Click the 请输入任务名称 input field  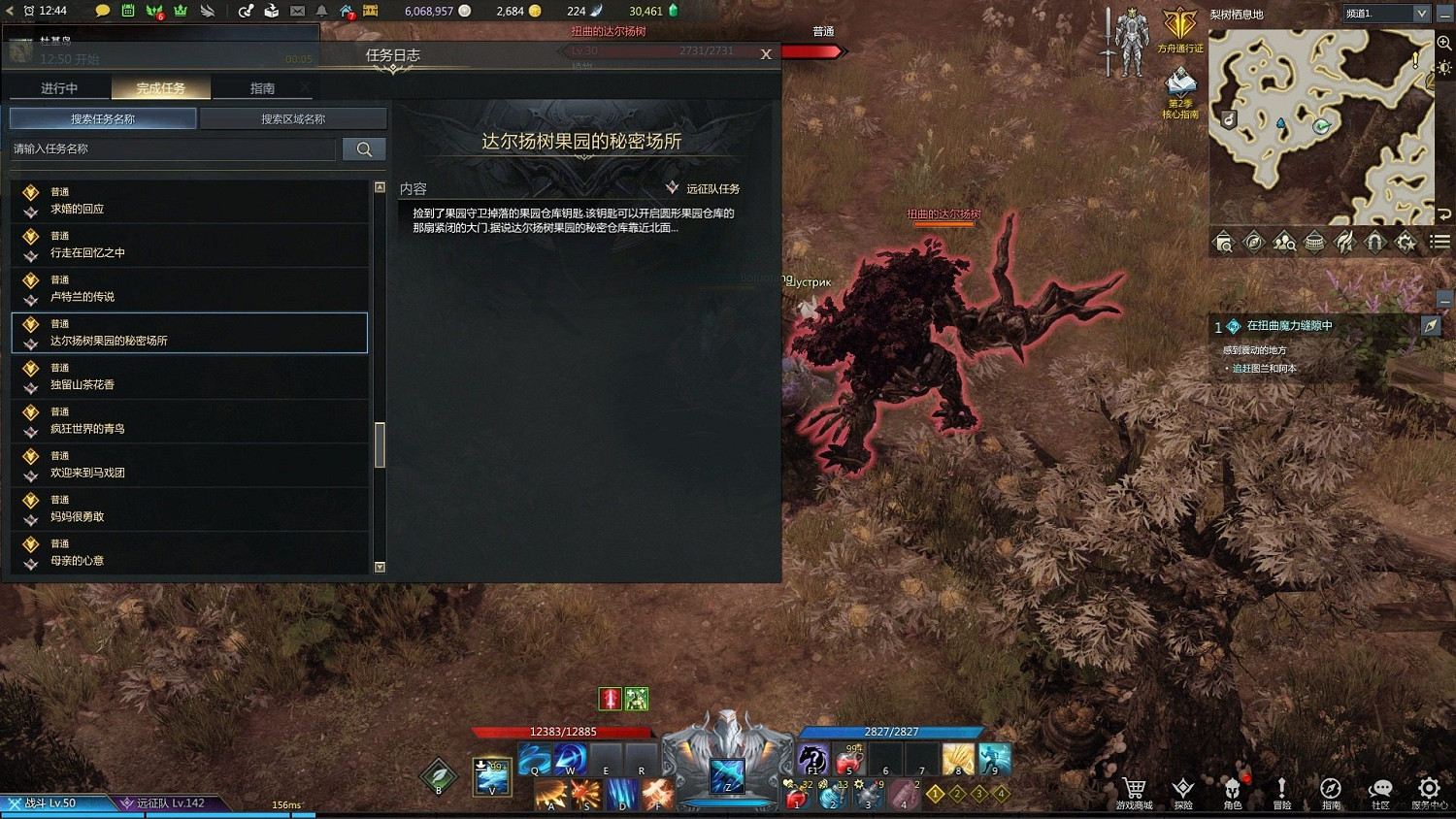[175, 148]
